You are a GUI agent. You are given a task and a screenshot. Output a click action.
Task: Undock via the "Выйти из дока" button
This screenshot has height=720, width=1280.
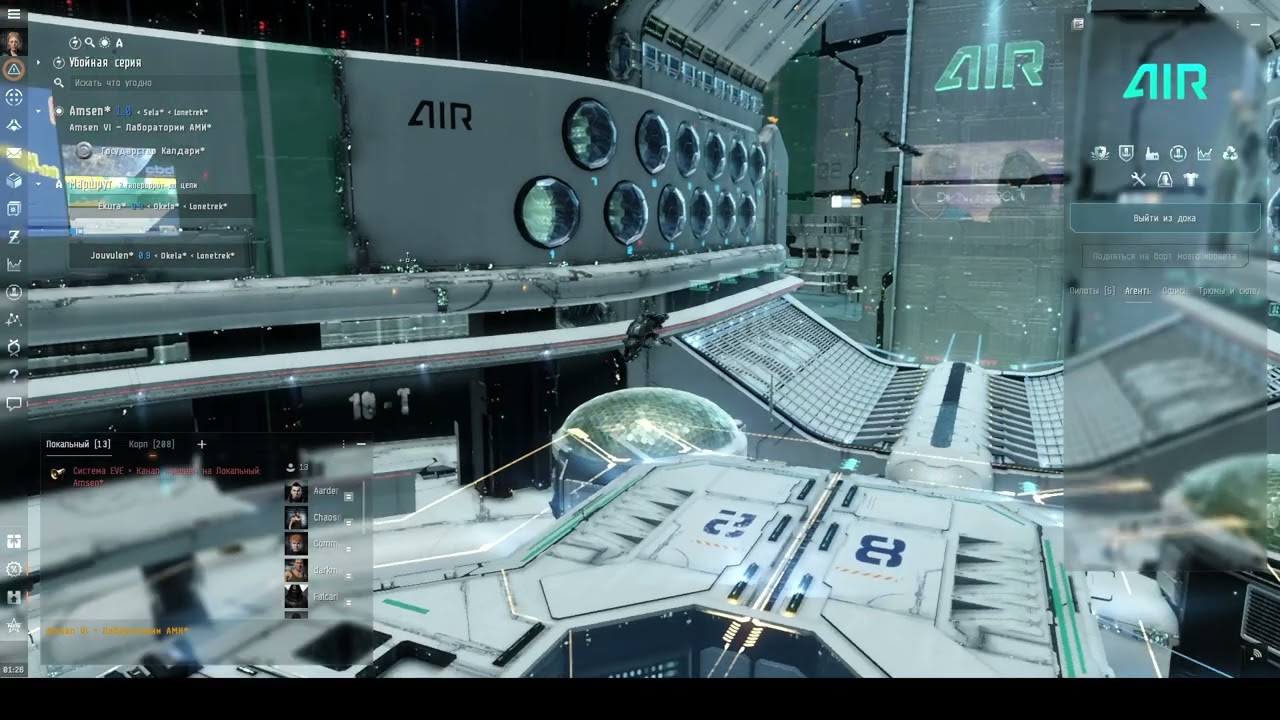[x=1164, y=218]
